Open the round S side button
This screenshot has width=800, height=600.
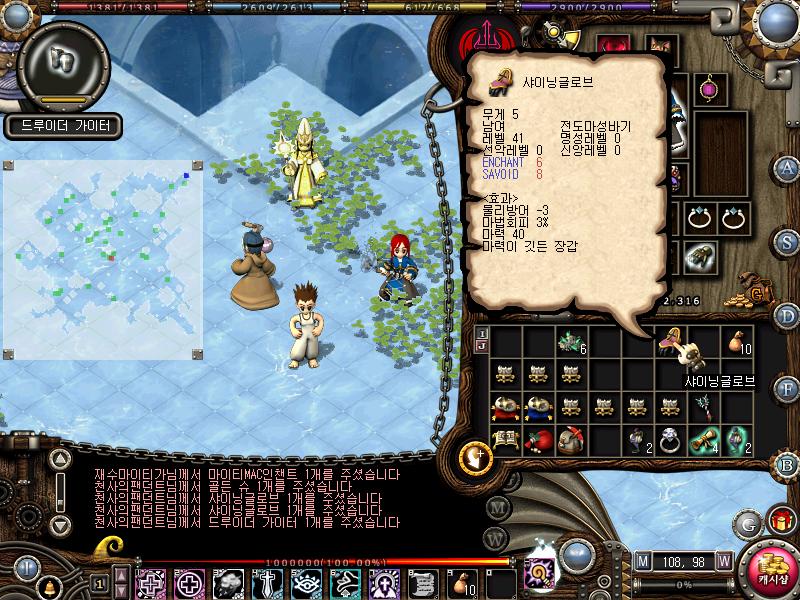point(788,241)
